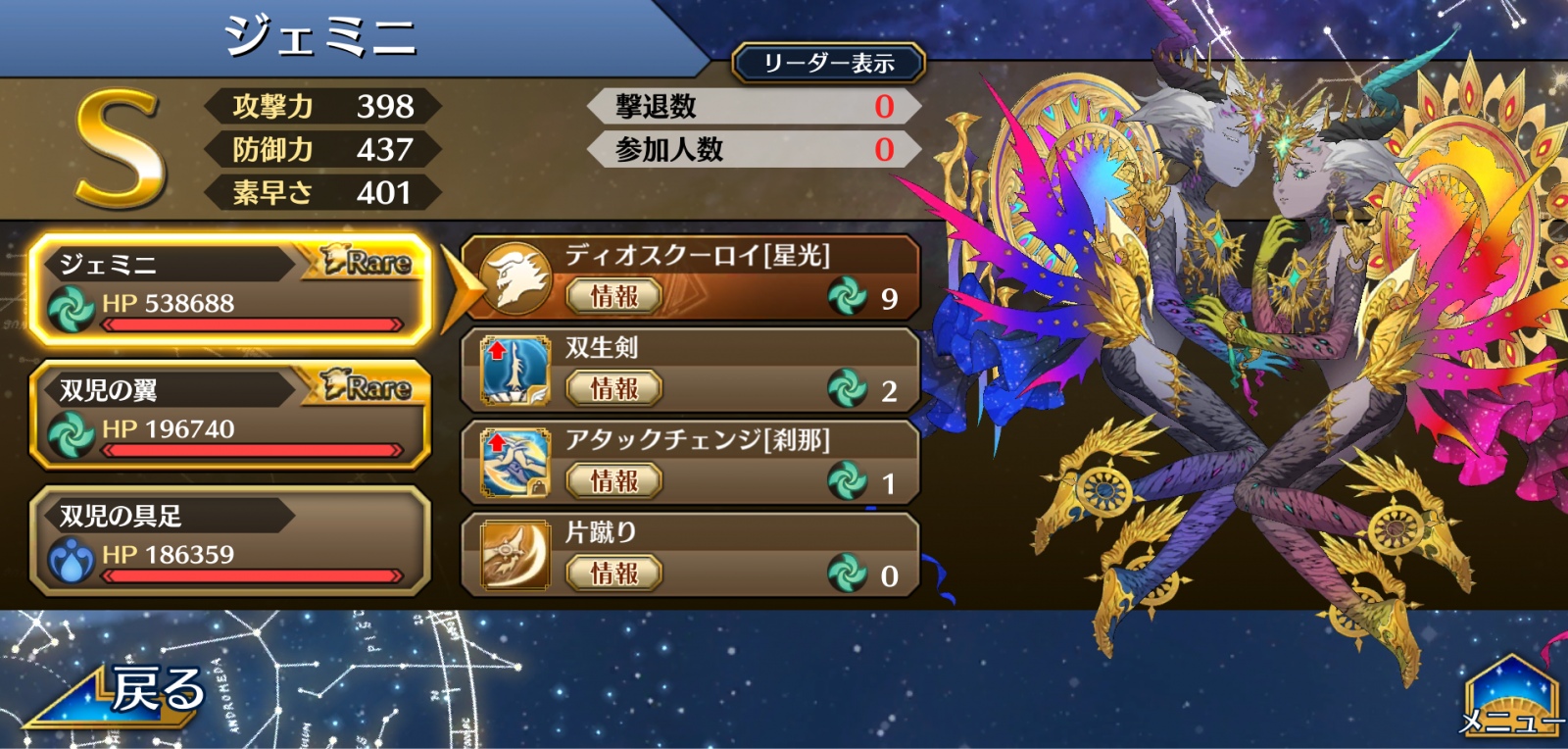
Task: Select the 片蹴り kick skill icon
Action: click(x=515, y=555)
